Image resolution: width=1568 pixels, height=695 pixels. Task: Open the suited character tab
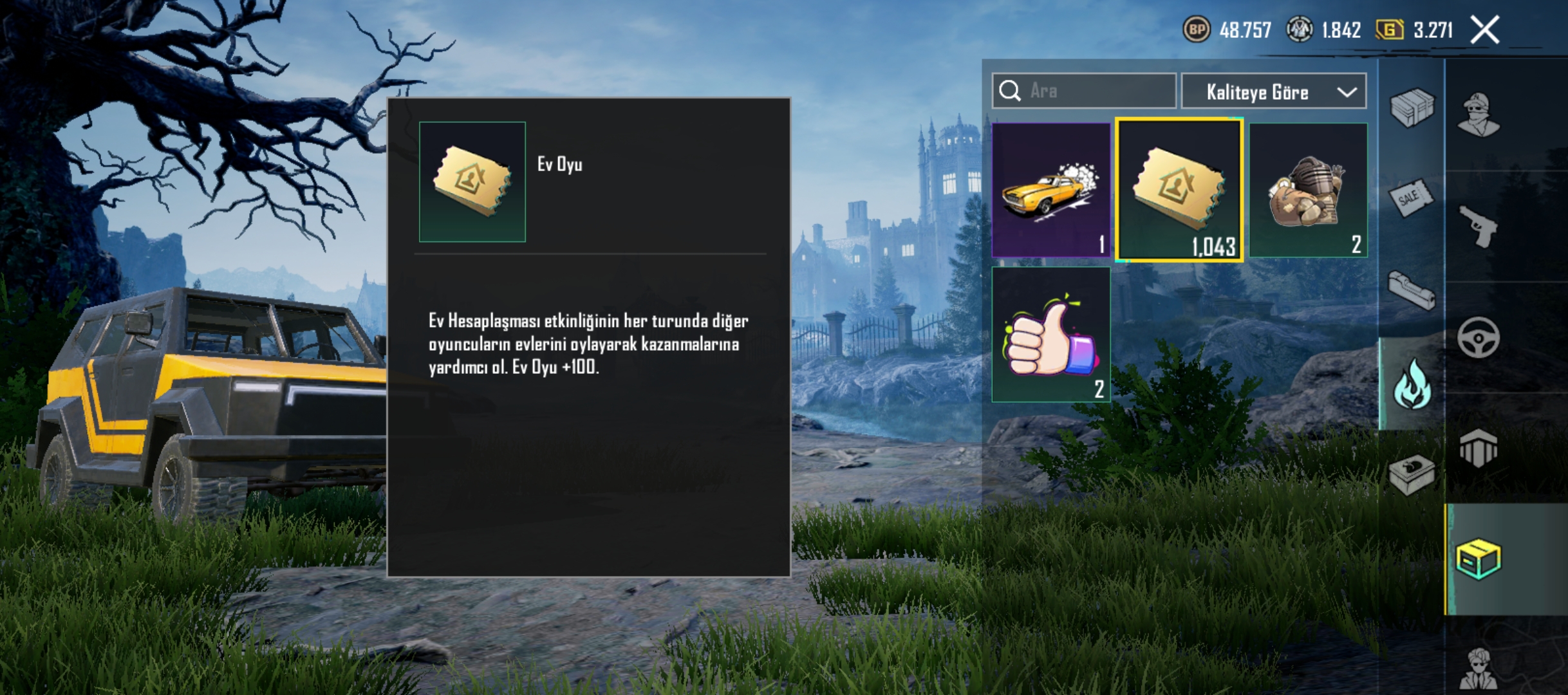coord(1479,669)
